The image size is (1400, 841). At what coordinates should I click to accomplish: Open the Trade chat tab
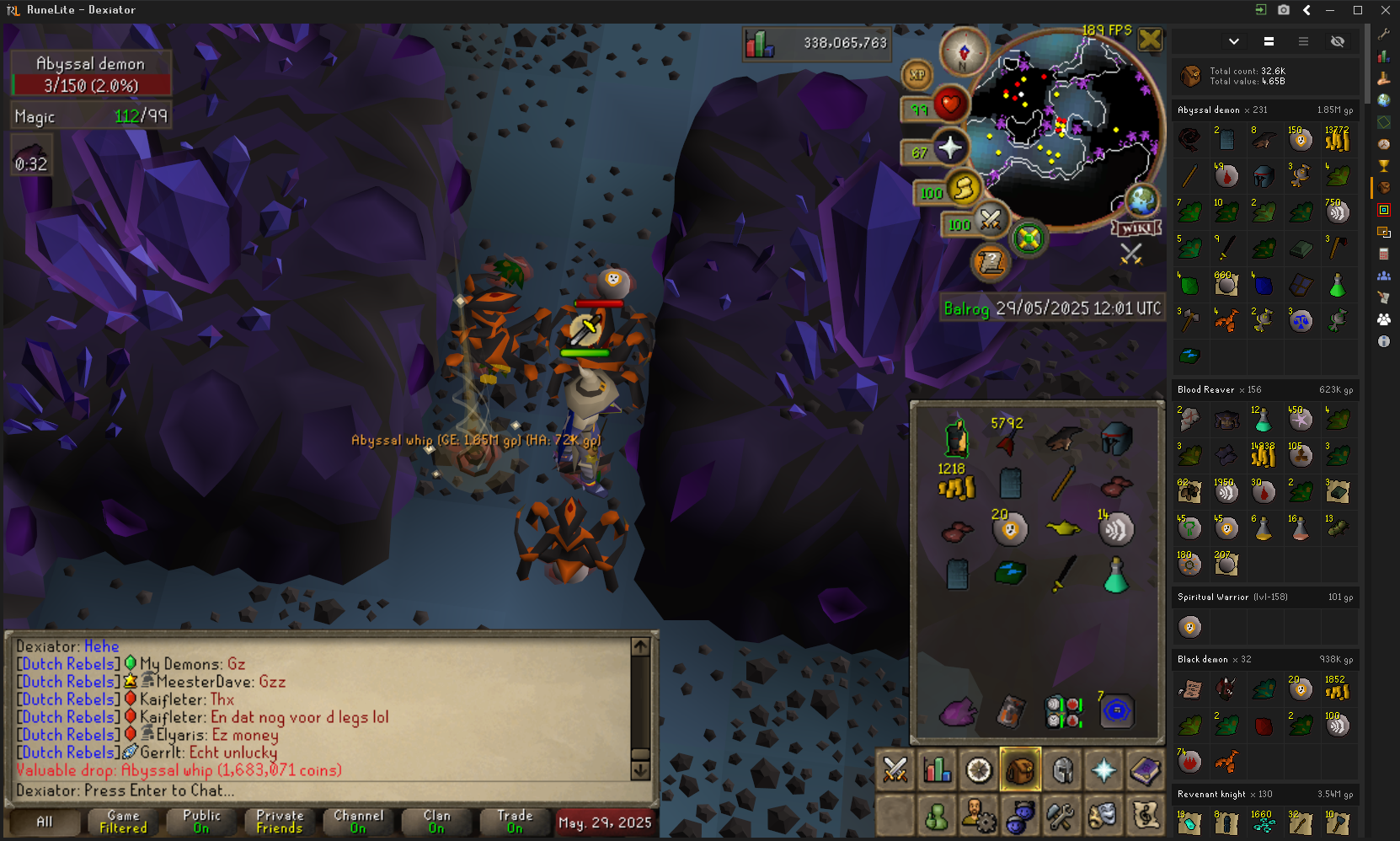pyautogui.click(x=515, y=822)
